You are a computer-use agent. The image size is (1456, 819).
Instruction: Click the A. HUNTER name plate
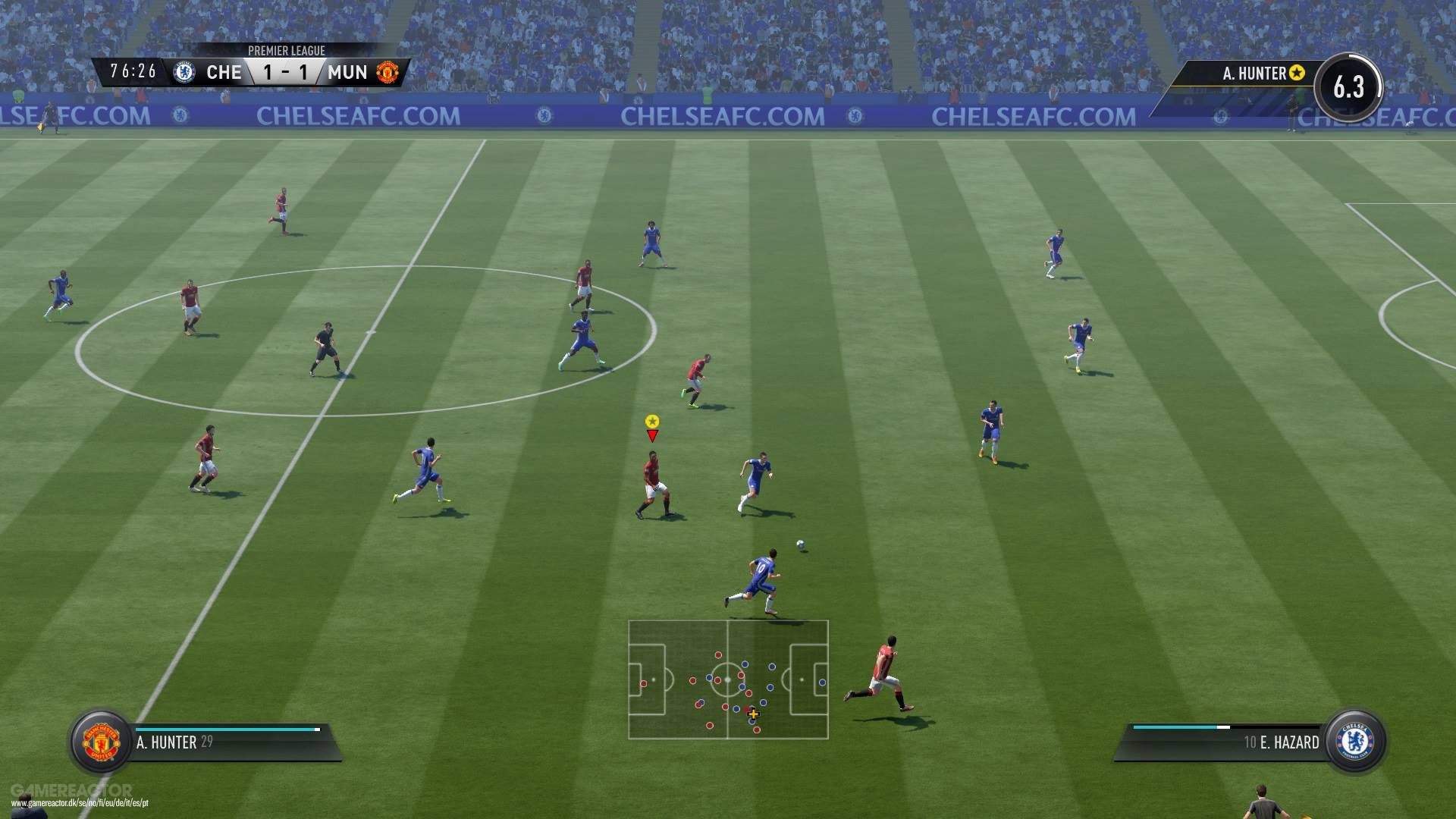click(x=167, y=742)
